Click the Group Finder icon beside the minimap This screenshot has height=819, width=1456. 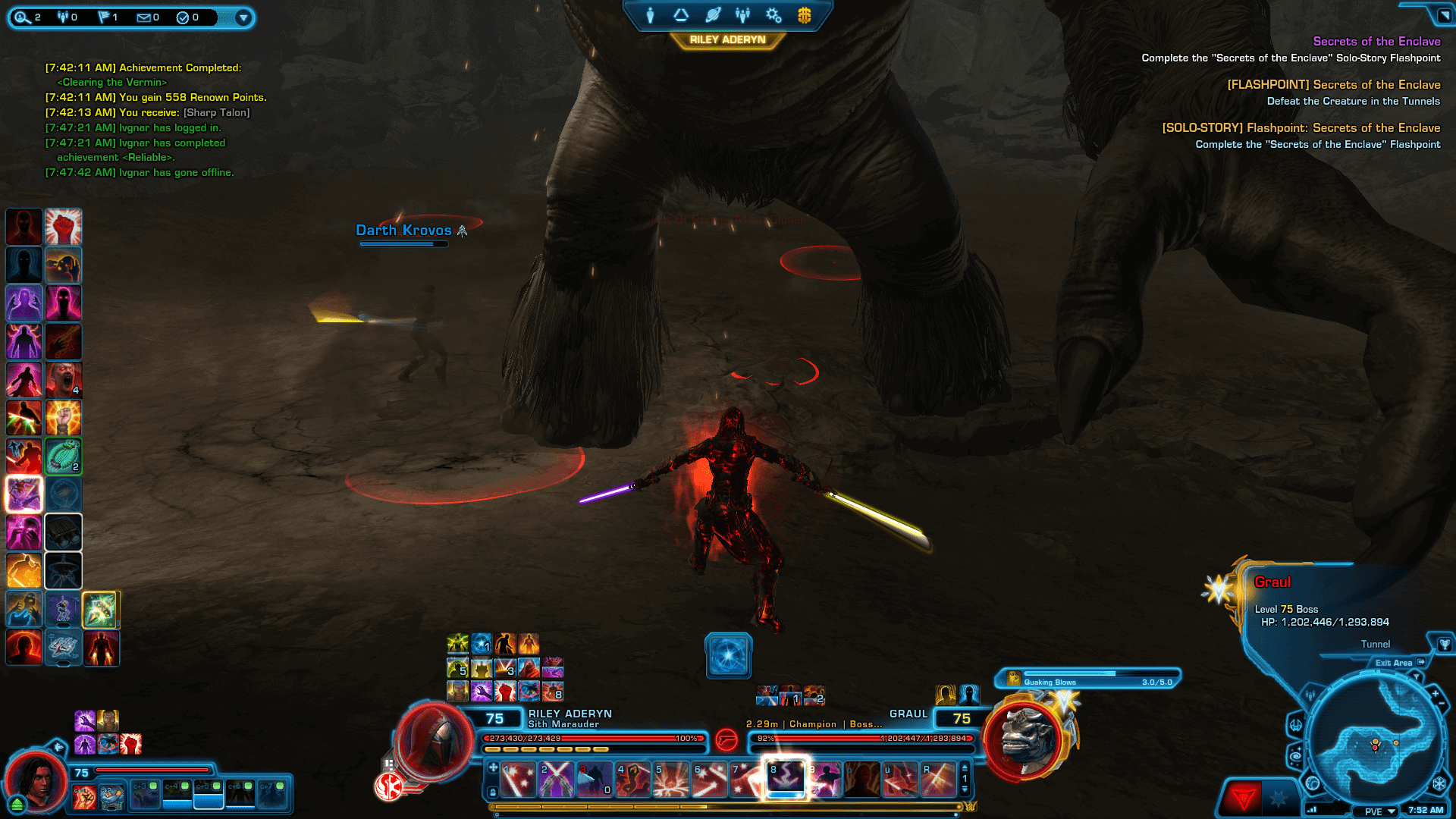[1310, 695]
